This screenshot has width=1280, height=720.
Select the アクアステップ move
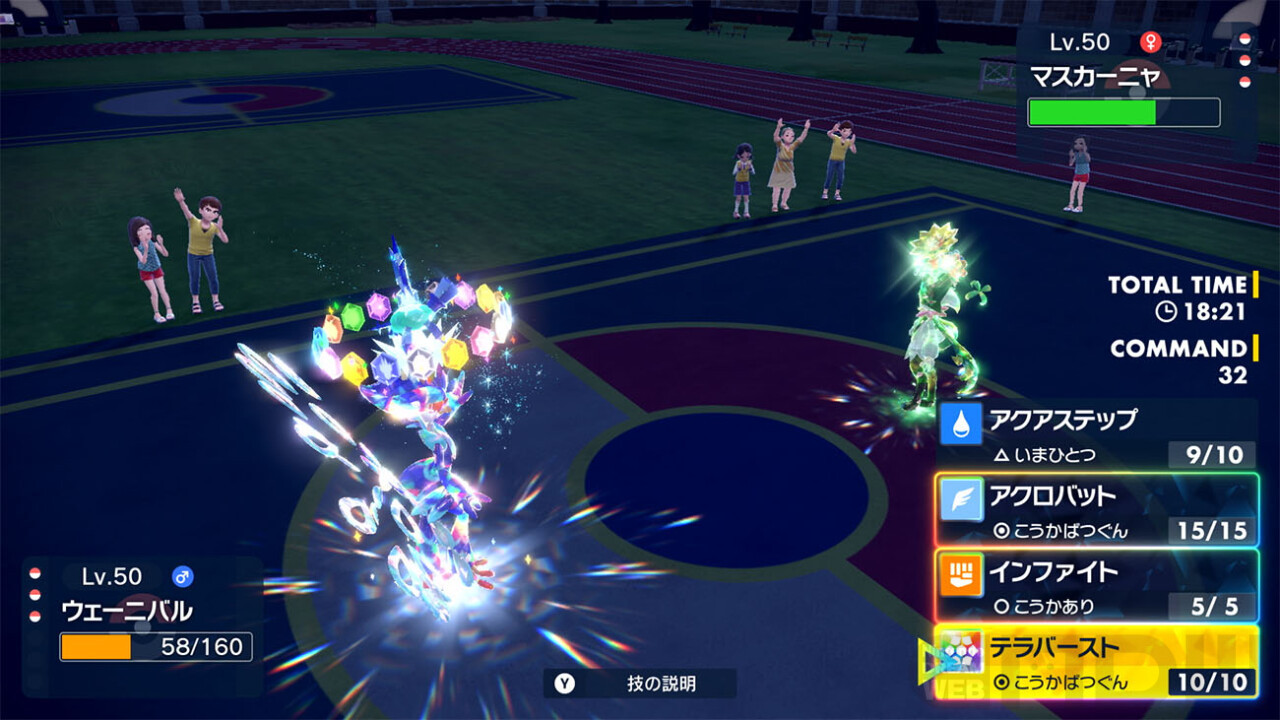[1097, 435]
